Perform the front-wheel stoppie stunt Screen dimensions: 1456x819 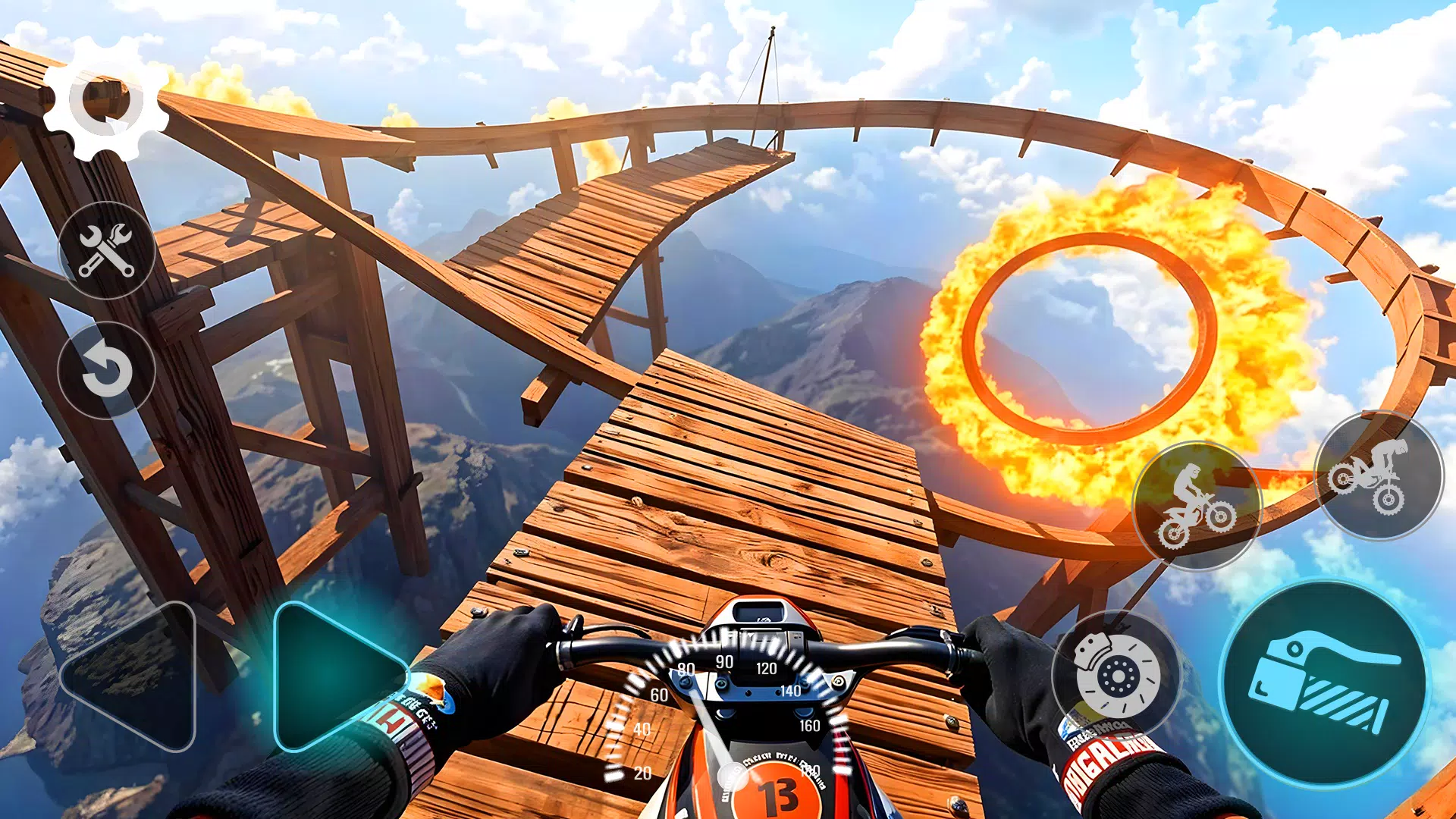click(1378, 475)
